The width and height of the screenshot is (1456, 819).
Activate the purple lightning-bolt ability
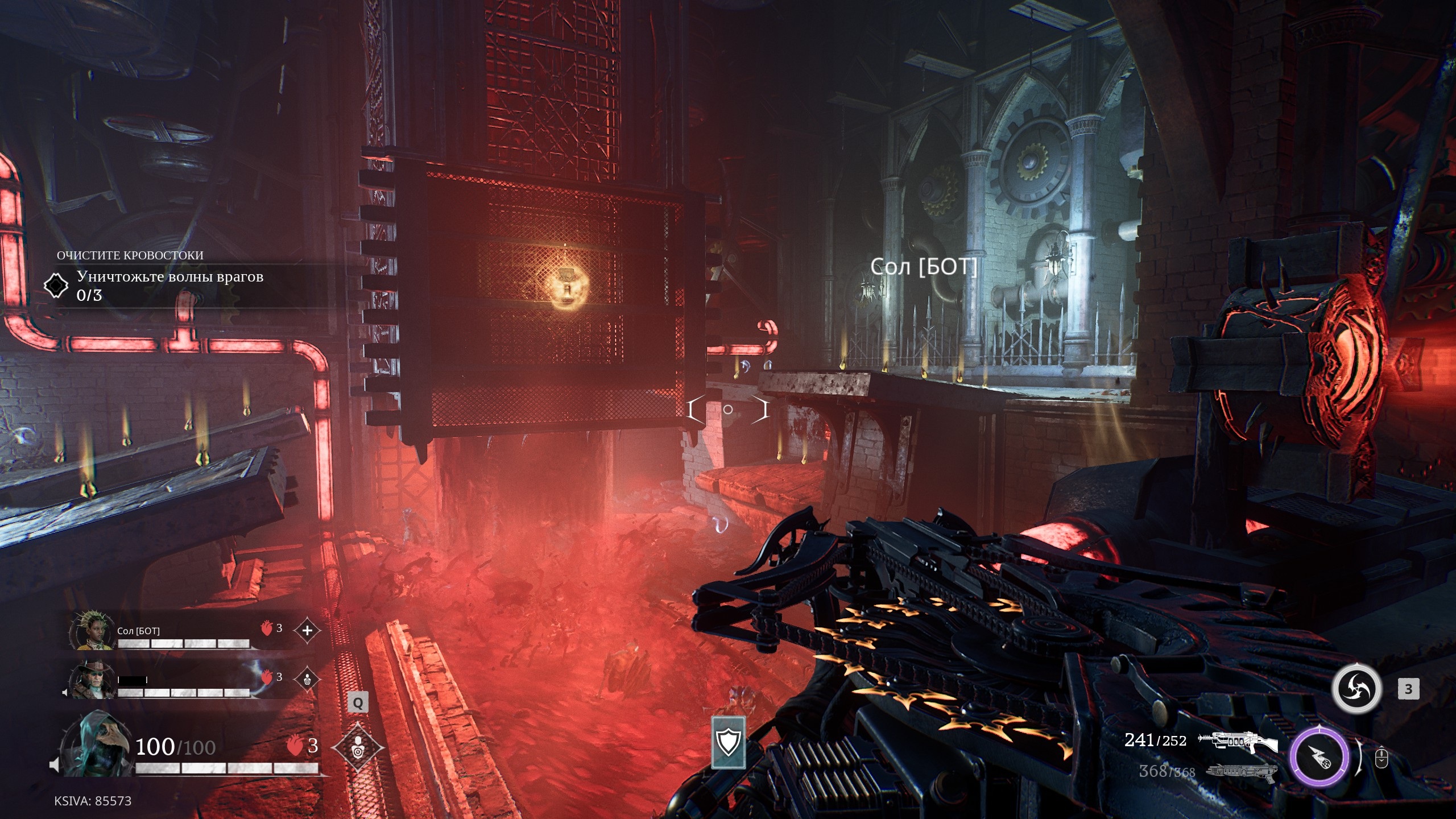pos(1318,756)
